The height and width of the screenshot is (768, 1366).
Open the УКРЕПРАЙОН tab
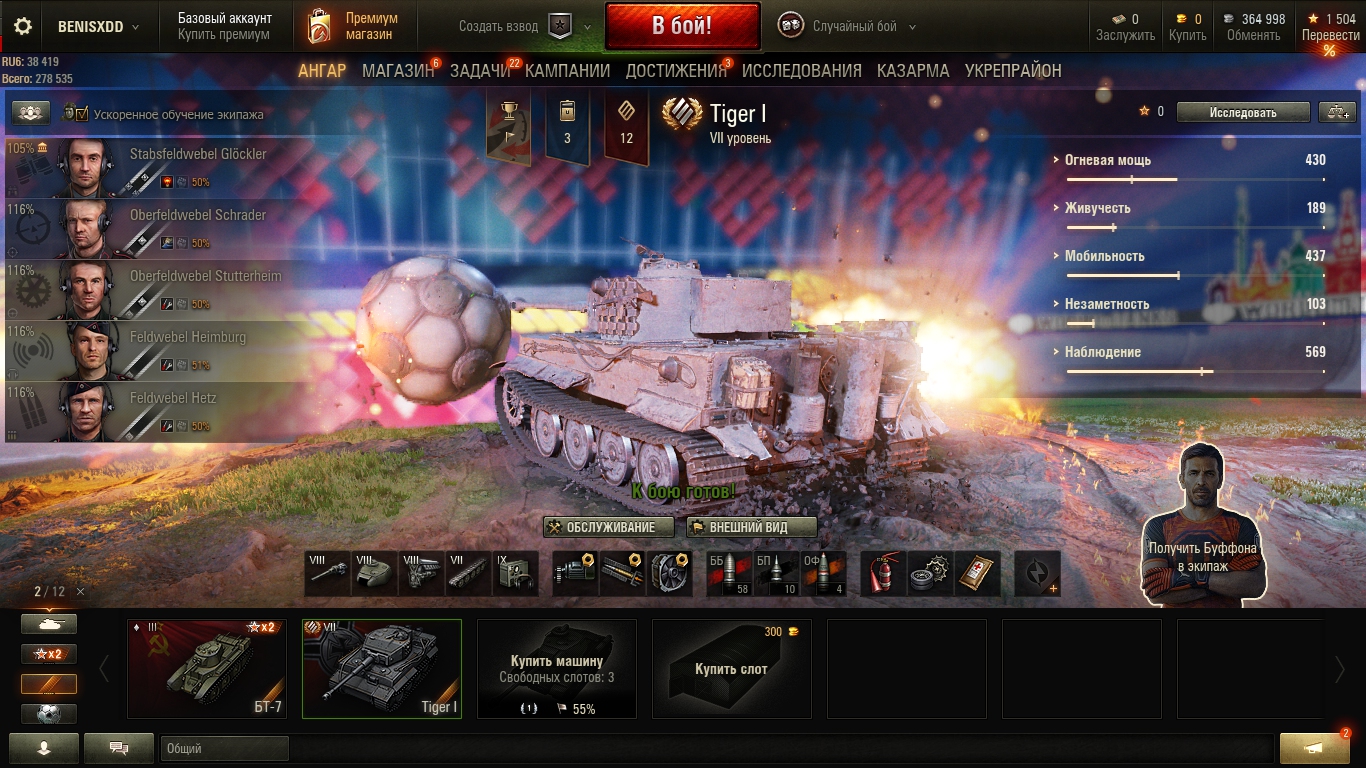(x=1013, y=71)
